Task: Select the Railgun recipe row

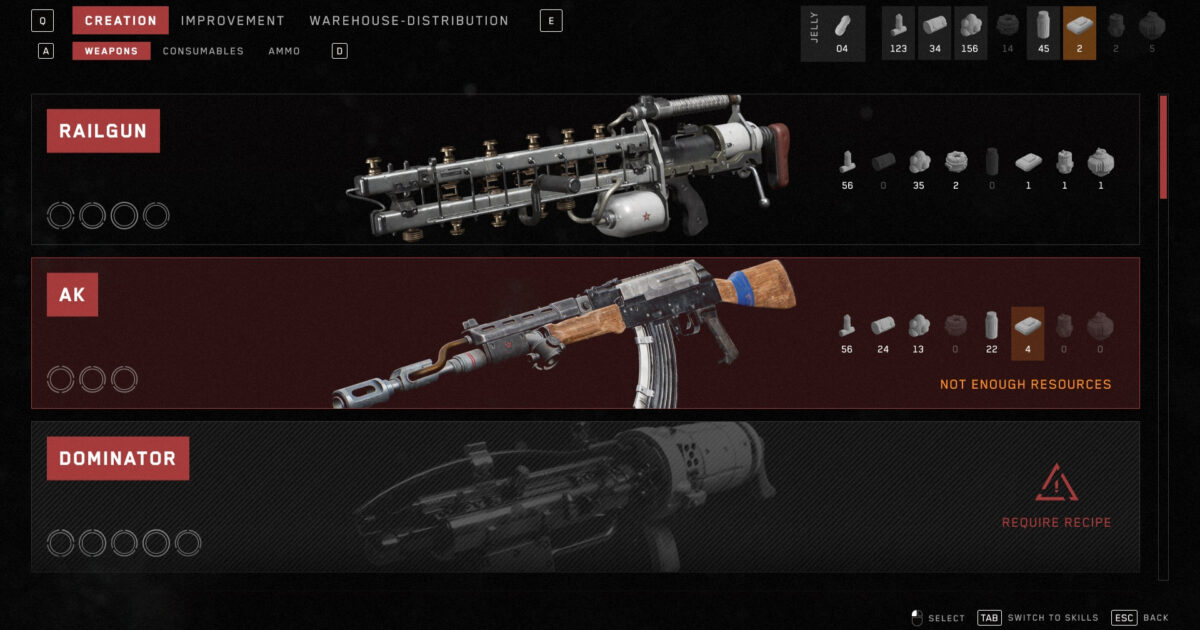Action: [x=585, y=169]
